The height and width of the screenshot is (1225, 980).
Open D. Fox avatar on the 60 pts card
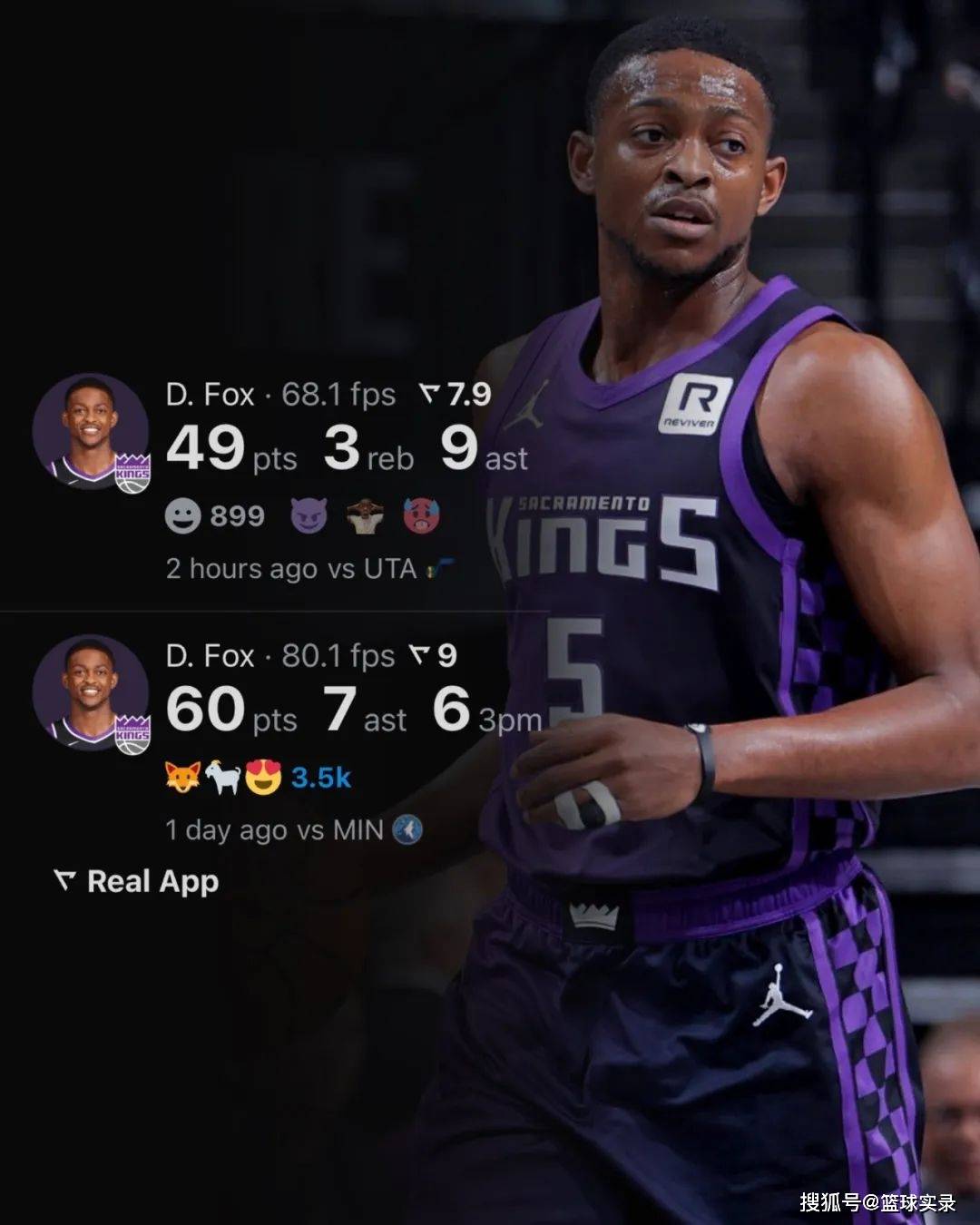[90, 693]
